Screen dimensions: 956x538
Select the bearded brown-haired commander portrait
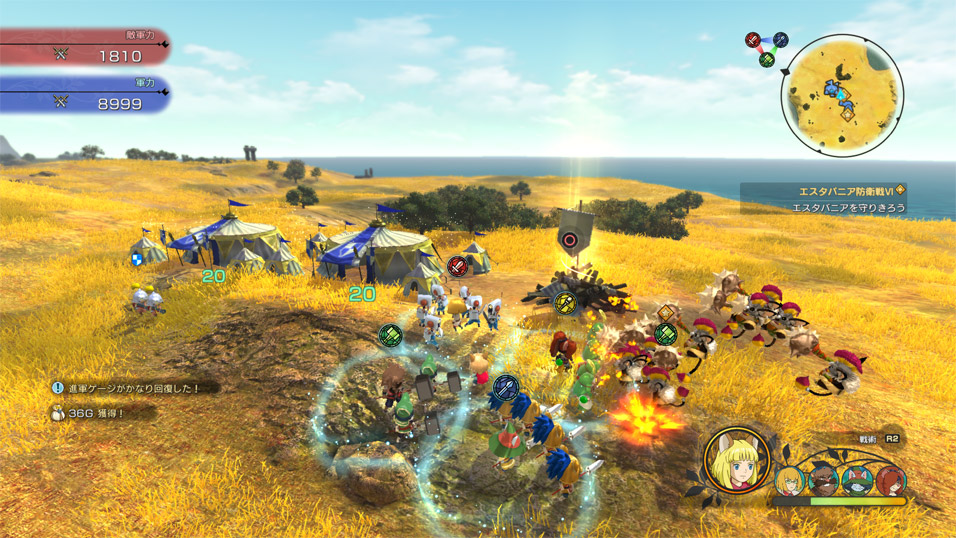coord(822,481)
